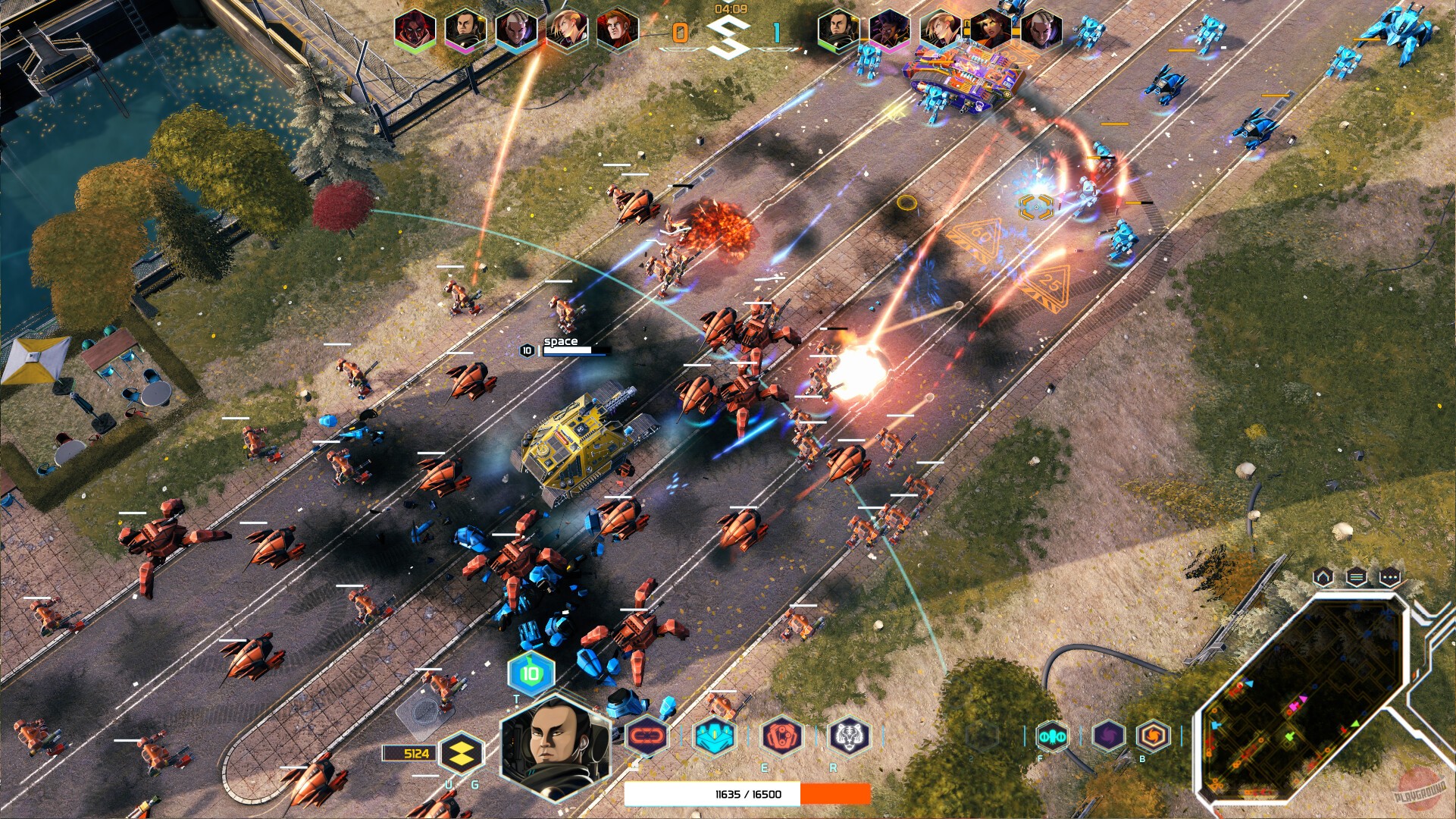Image resolution: width=1456 pixels, height=819 pixels.
Task: Activate the tiger ability bound to R
Action: tap(849, 736)
